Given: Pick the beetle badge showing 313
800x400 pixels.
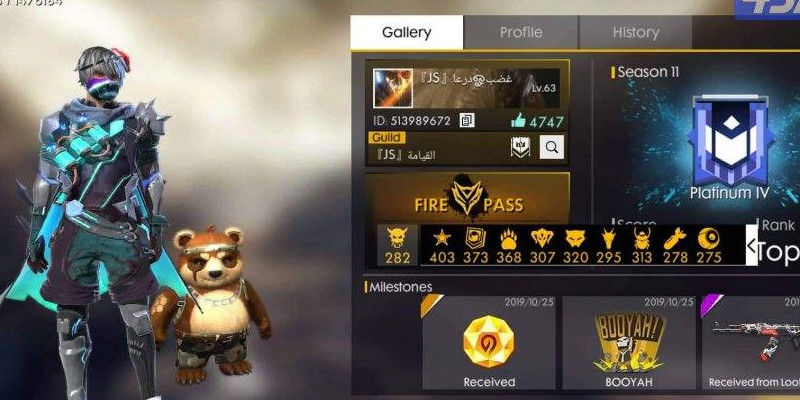Looking at the screenshot, I should 641,244.
